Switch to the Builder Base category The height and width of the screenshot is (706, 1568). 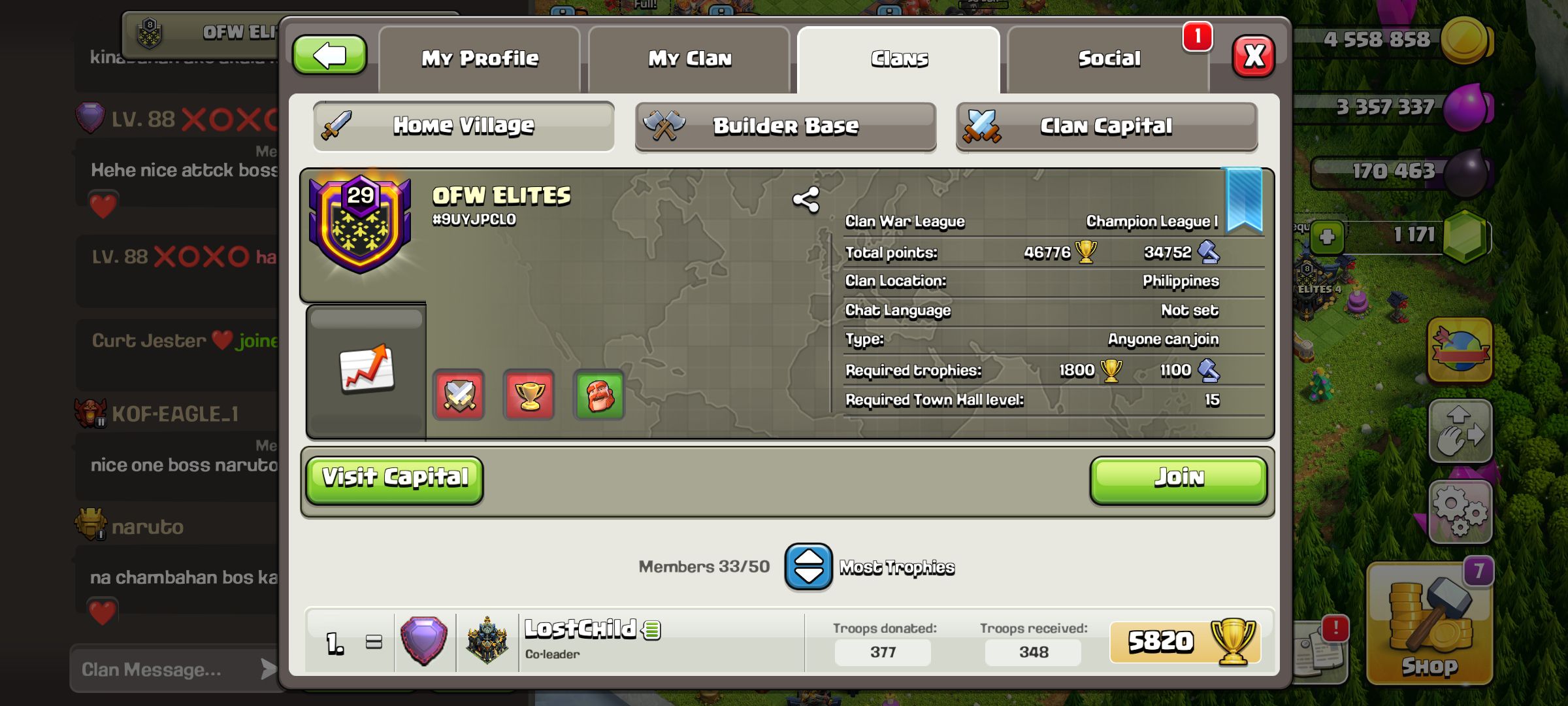point(785,126)
